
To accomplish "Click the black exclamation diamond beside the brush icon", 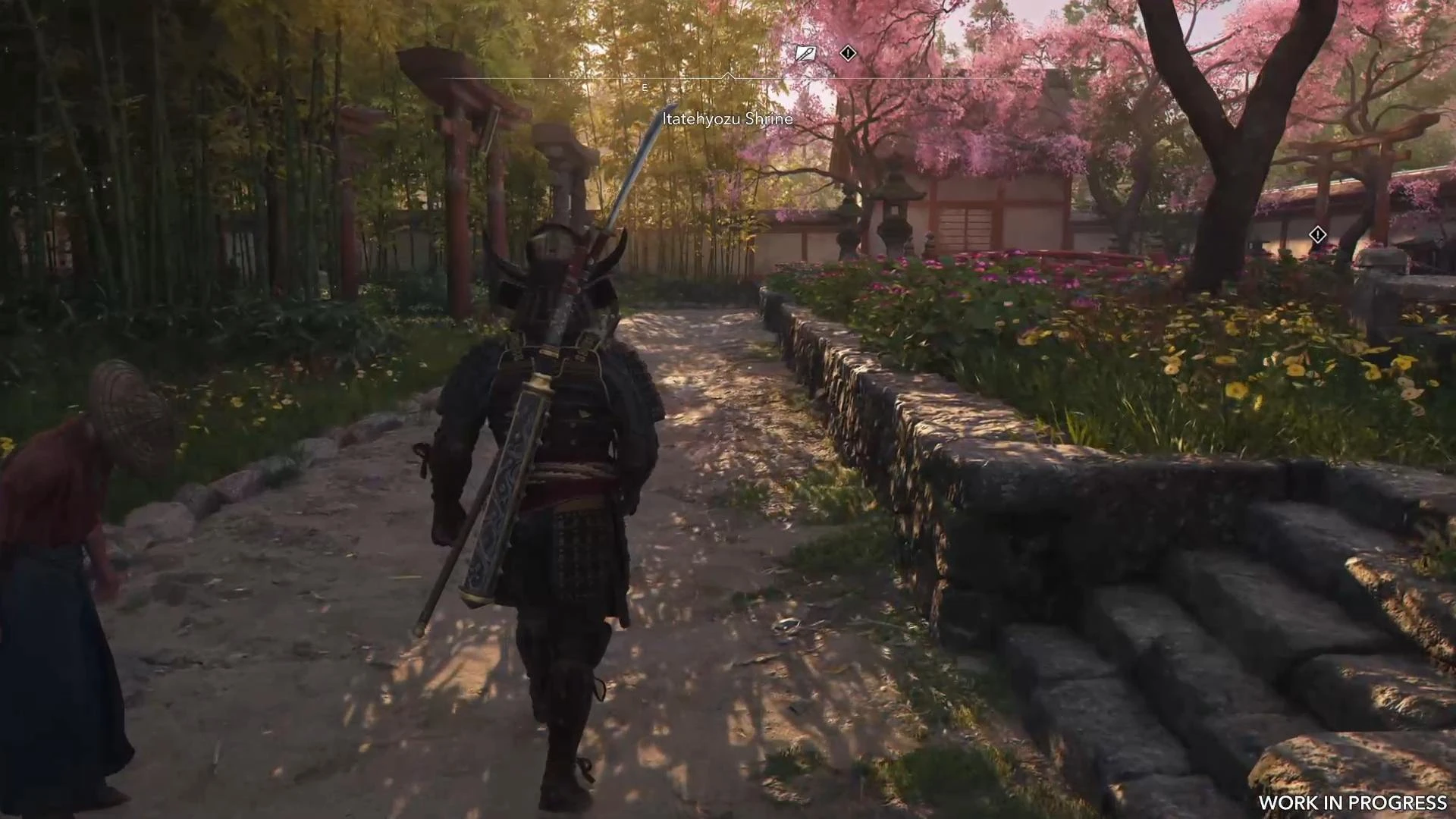I will [848, 53].
